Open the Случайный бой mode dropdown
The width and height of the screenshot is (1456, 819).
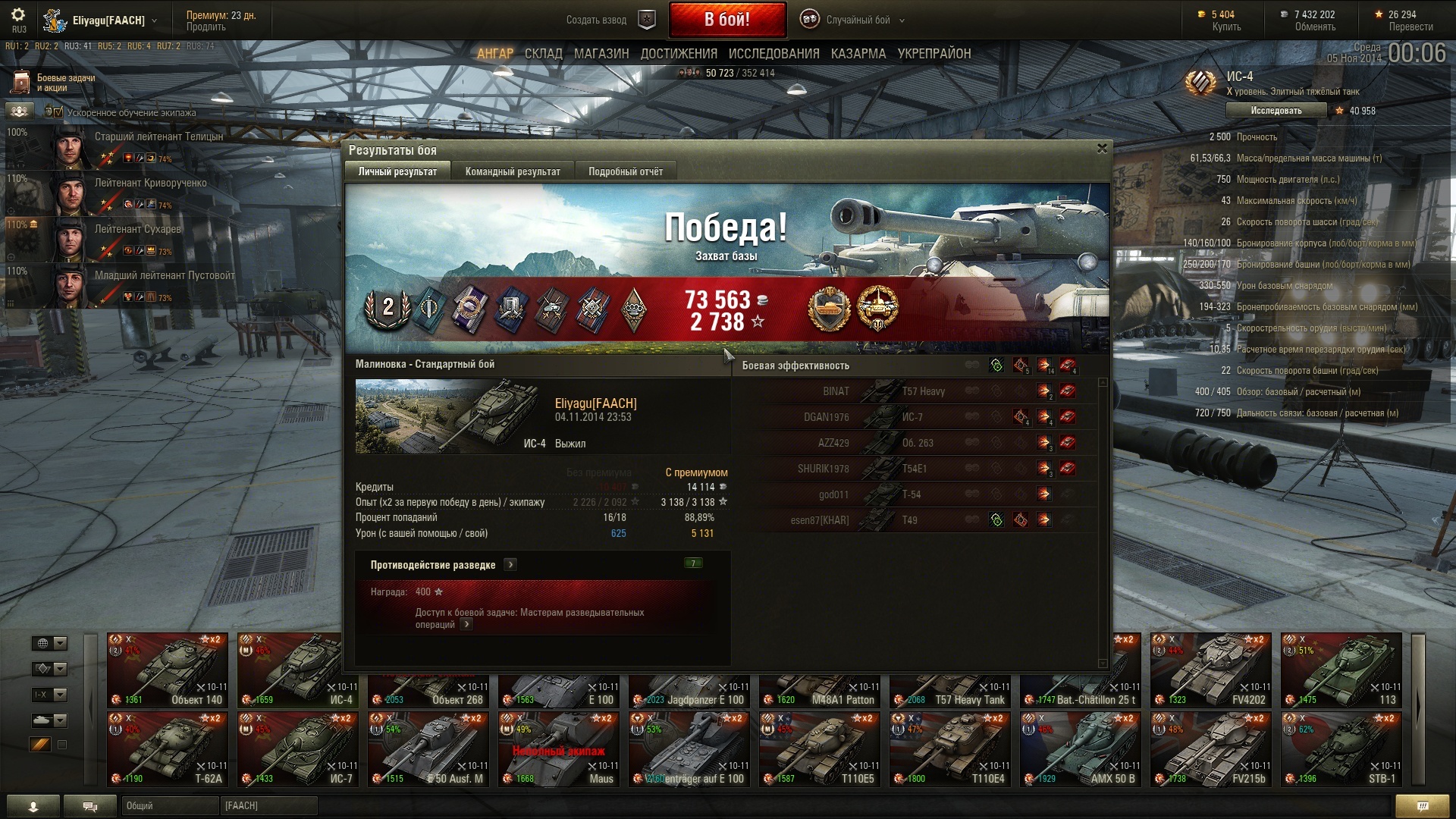click(857, 20)
